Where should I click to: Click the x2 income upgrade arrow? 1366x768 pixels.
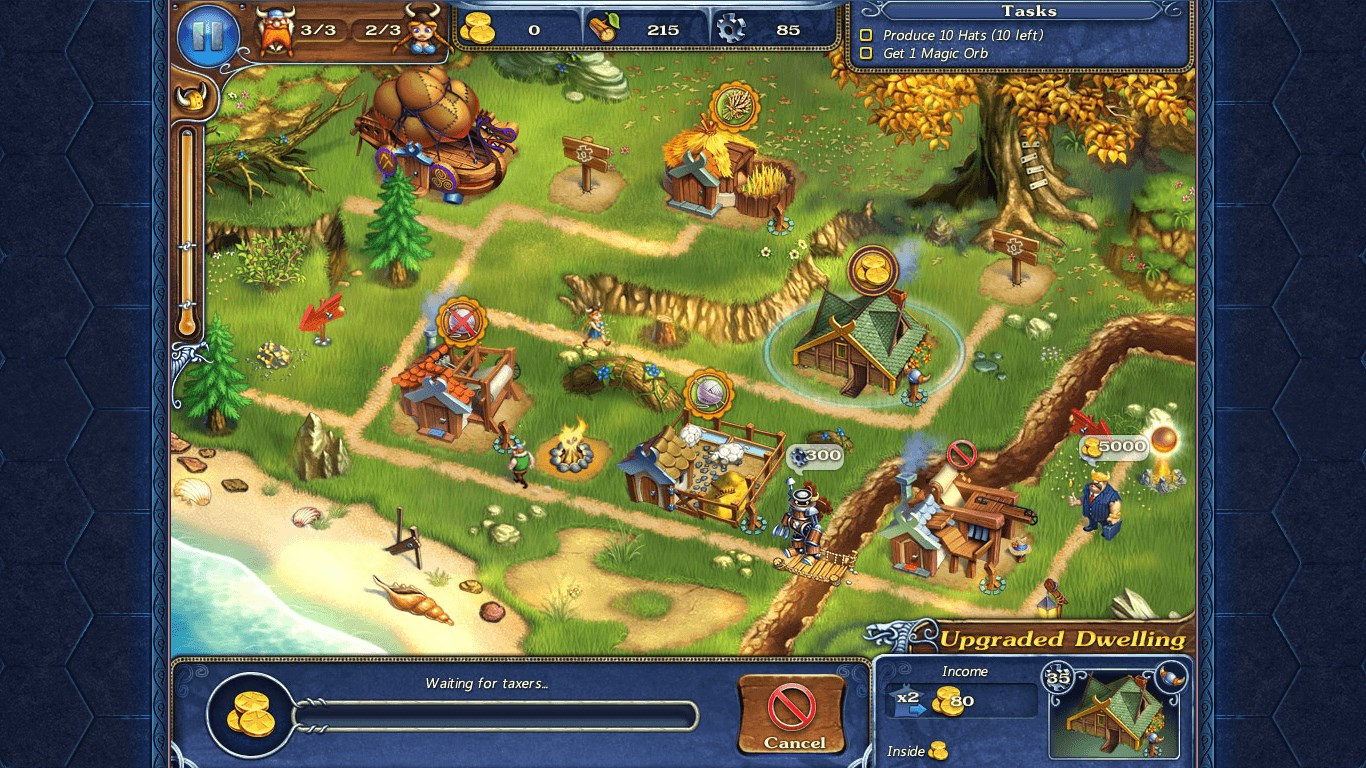pos(909,703)
